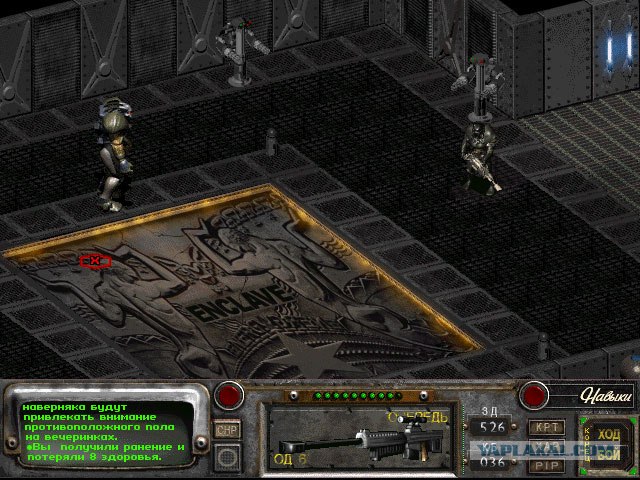Open the character sheet via ХАР button
This screenshot has width=640, height=480.
click(x=546, y=447)
